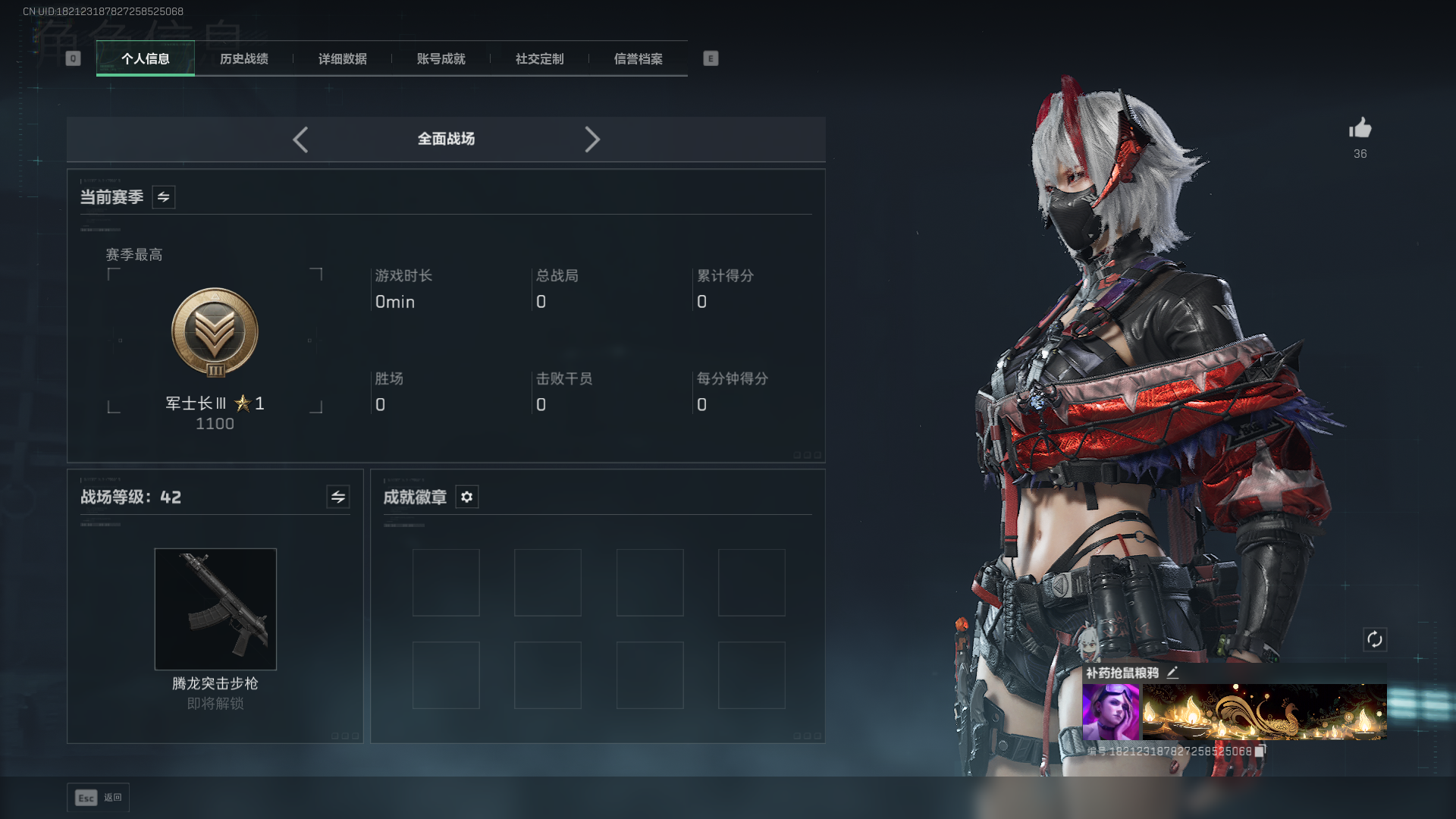Select the 详细数据 tab
The height and width of the screenshot is (819, 1456).
pyautogui.click(x=343, y=59)
